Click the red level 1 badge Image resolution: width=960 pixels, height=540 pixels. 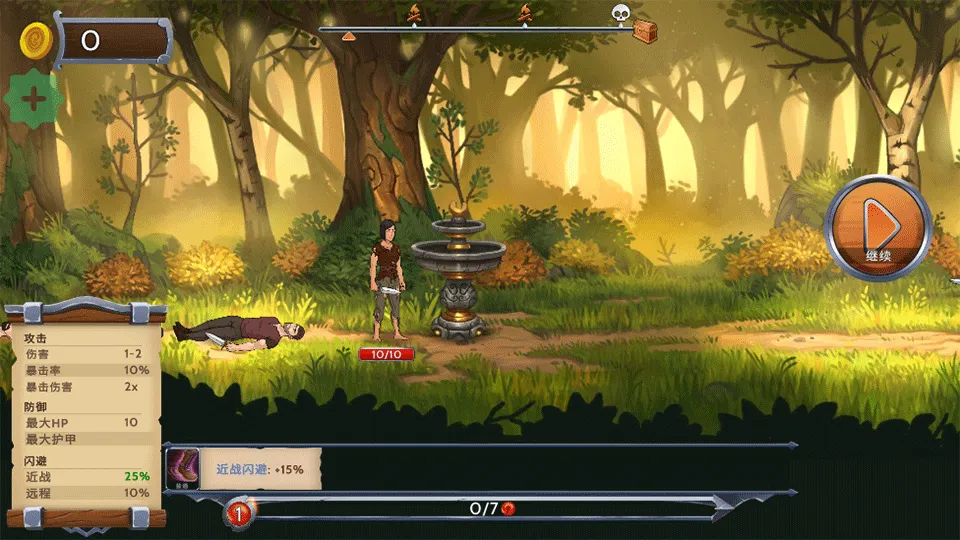tap(239, 514)
